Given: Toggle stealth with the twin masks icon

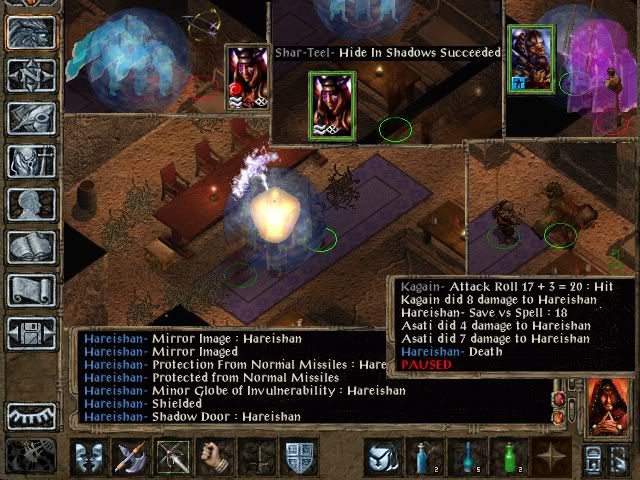Looking at the screenshot, I should [x=89, y=458].
